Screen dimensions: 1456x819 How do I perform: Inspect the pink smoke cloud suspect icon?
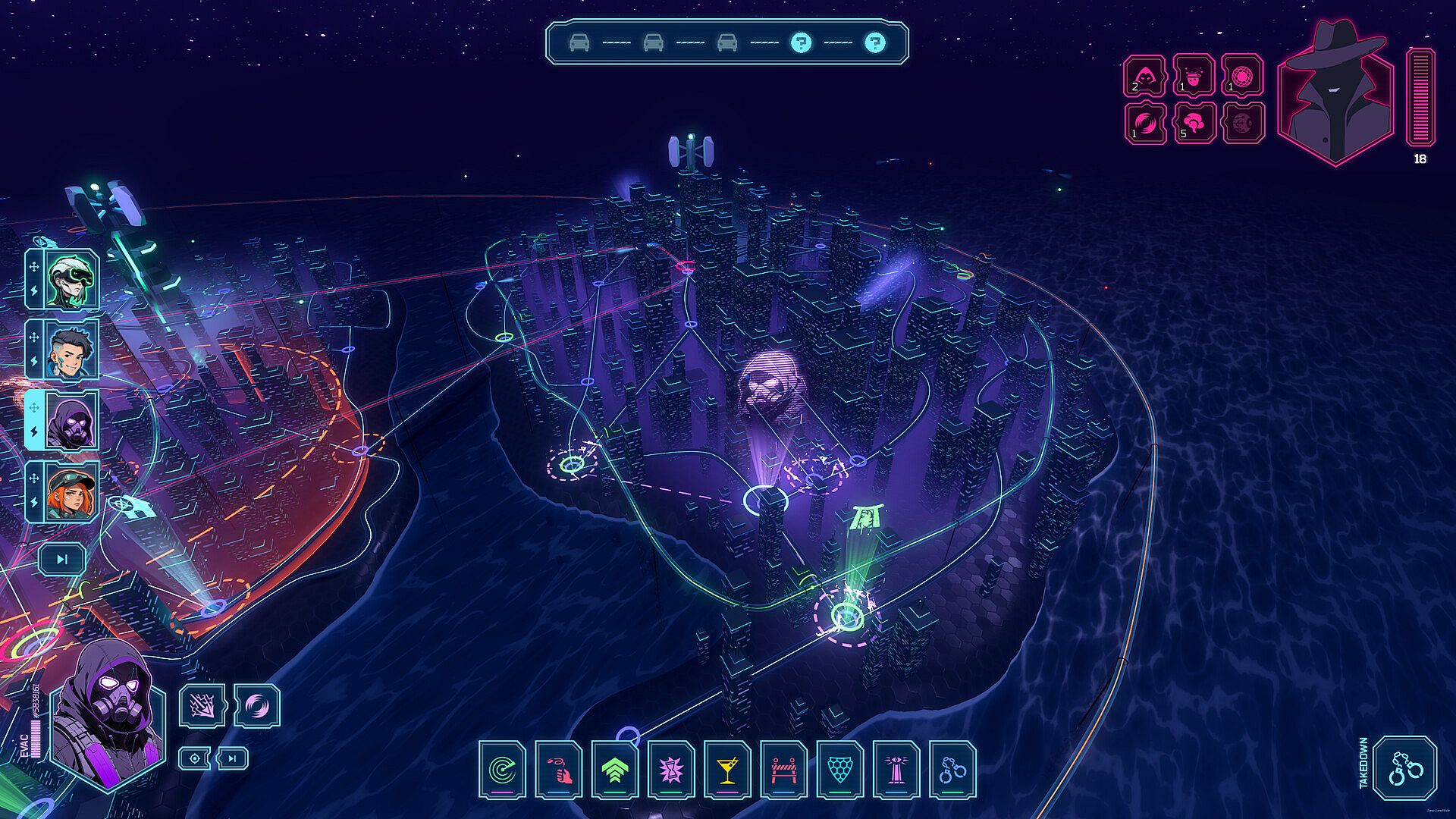(x=1194, y=123)
